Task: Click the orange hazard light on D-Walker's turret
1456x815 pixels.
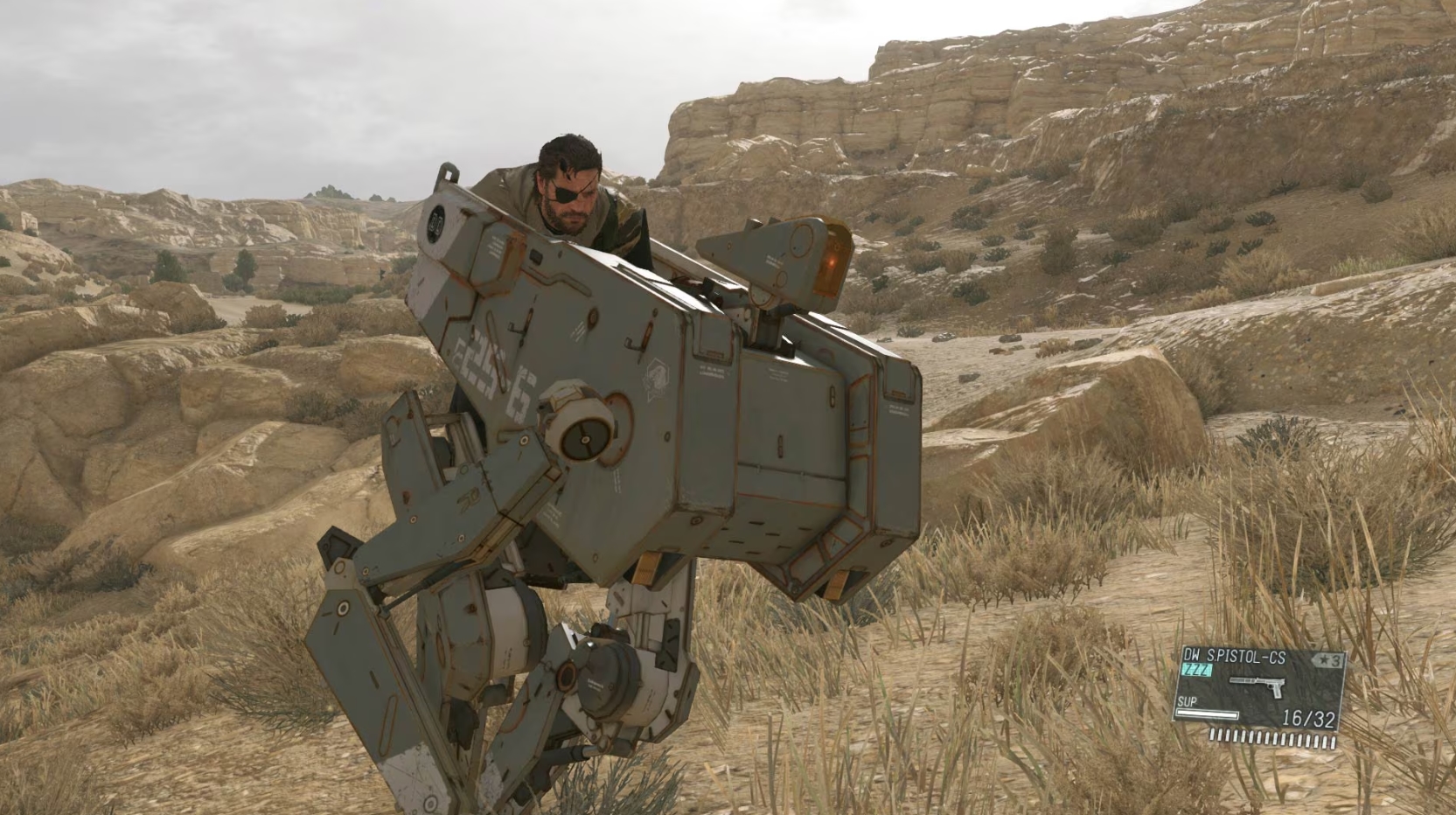Action: [x=830, y=262]
